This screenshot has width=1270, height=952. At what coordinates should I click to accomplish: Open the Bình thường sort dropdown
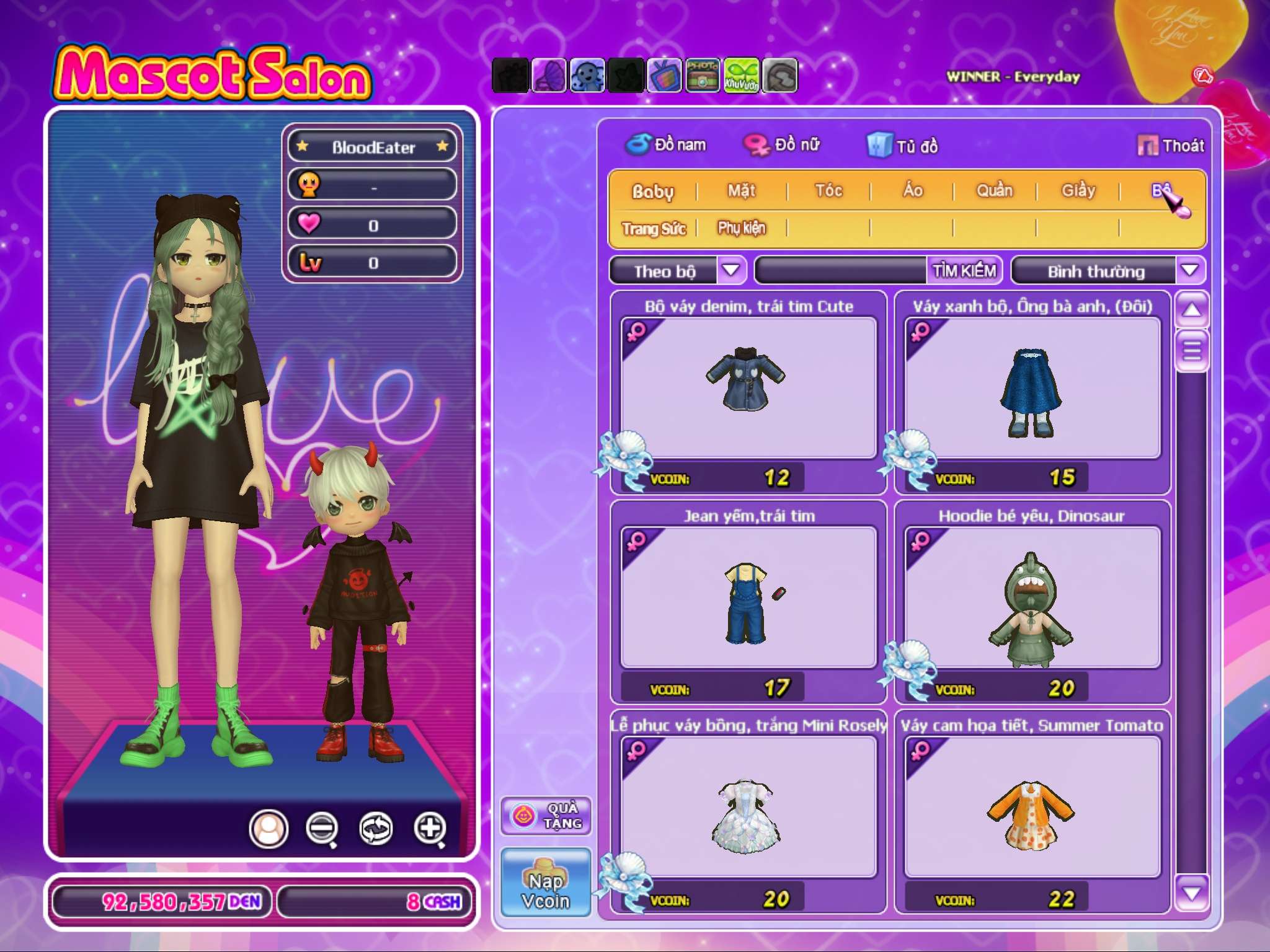[1189, 270]
